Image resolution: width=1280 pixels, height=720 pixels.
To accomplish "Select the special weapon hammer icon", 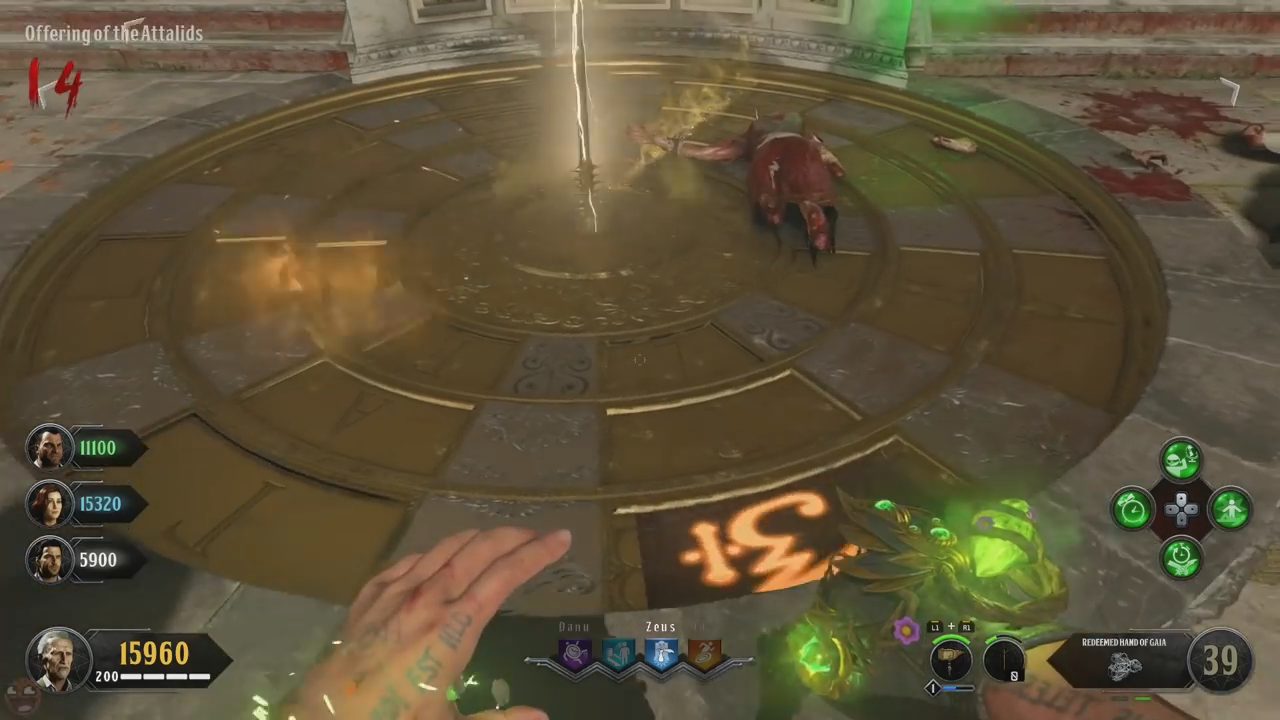I will point(950,660).
